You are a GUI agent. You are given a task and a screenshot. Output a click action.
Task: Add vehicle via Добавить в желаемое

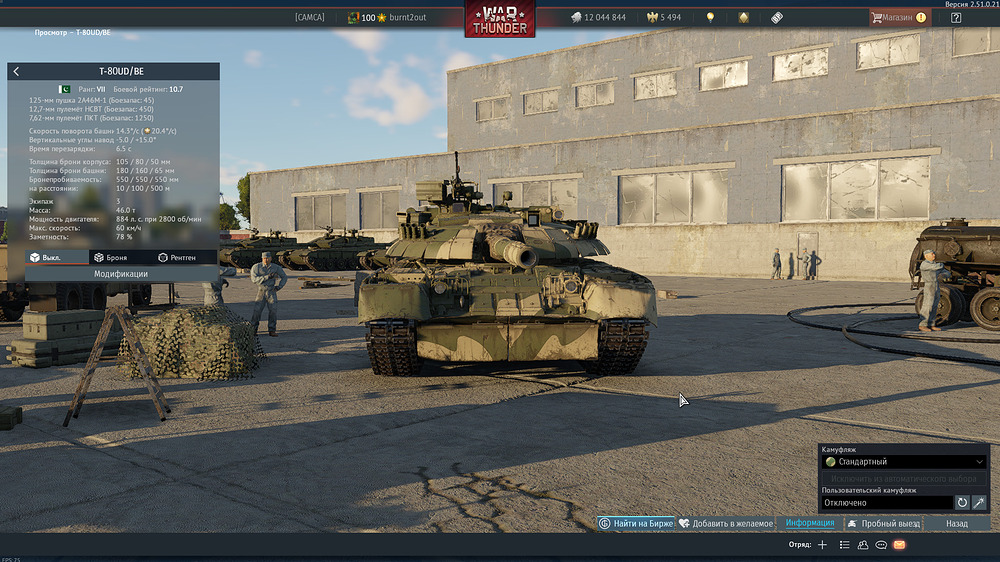click(x=725, y=523)
